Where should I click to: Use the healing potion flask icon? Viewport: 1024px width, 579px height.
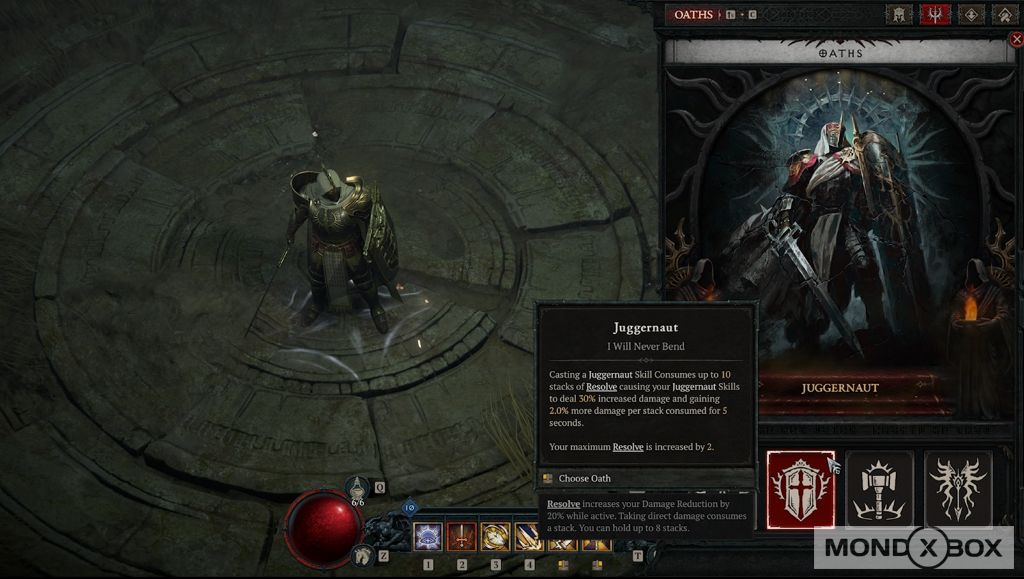pyautogui.click(x=358, y=489)
